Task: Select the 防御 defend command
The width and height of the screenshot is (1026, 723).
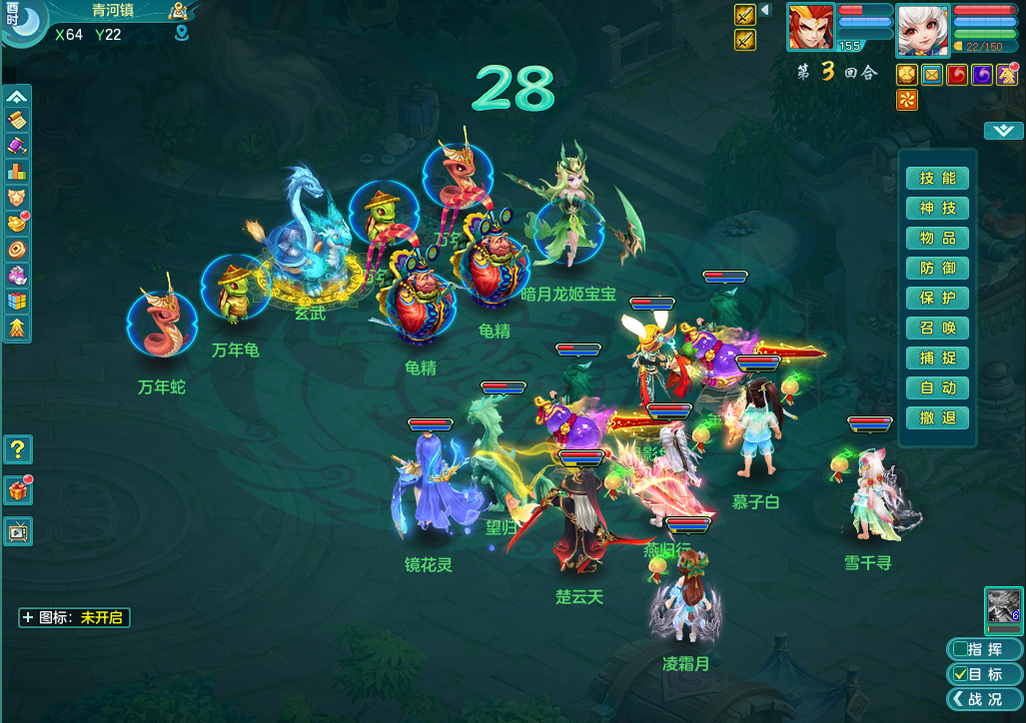Action: pyautogui.click(x=937, y=268)
